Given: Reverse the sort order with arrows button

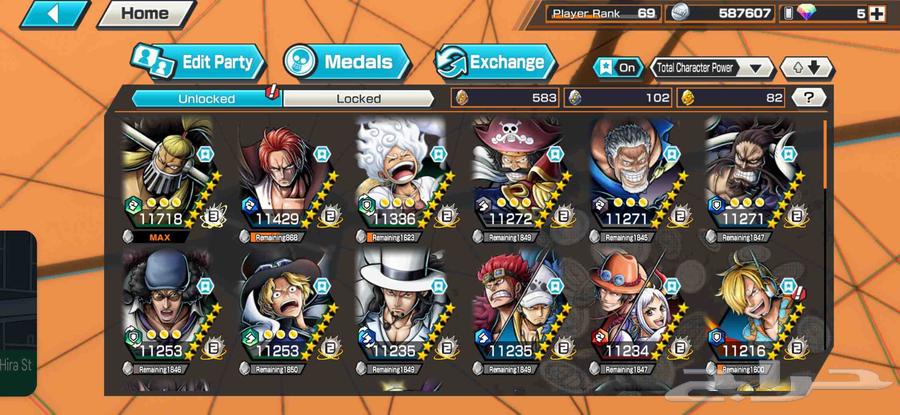Looking at the screenshot, I should [x=806, y=67].
